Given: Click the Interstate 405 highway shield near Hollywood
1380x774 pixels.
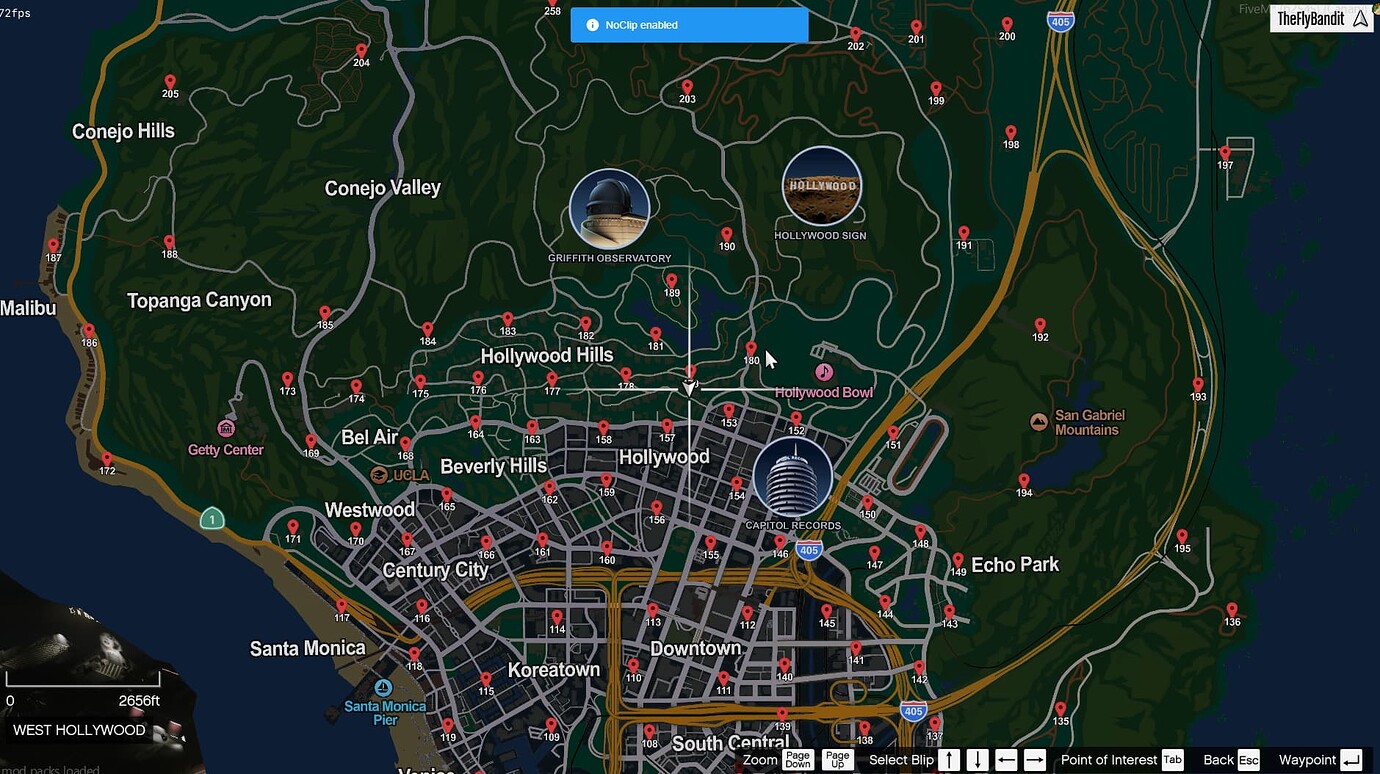Looking at the screenshot, I should [808, 549].
